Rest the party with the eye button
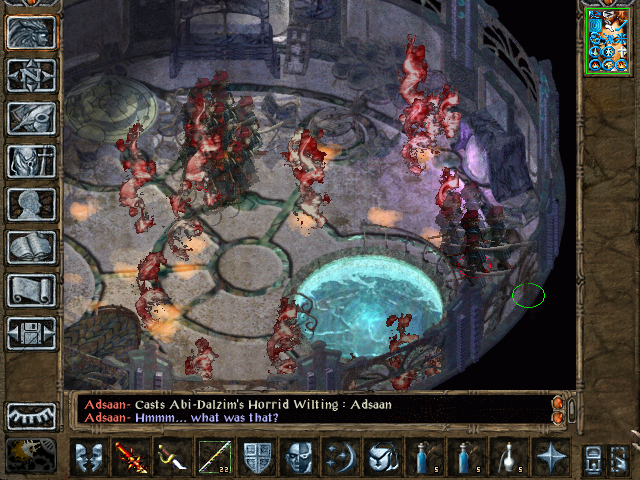This screenshot has width=640, height=480. (x=31, y=415)
